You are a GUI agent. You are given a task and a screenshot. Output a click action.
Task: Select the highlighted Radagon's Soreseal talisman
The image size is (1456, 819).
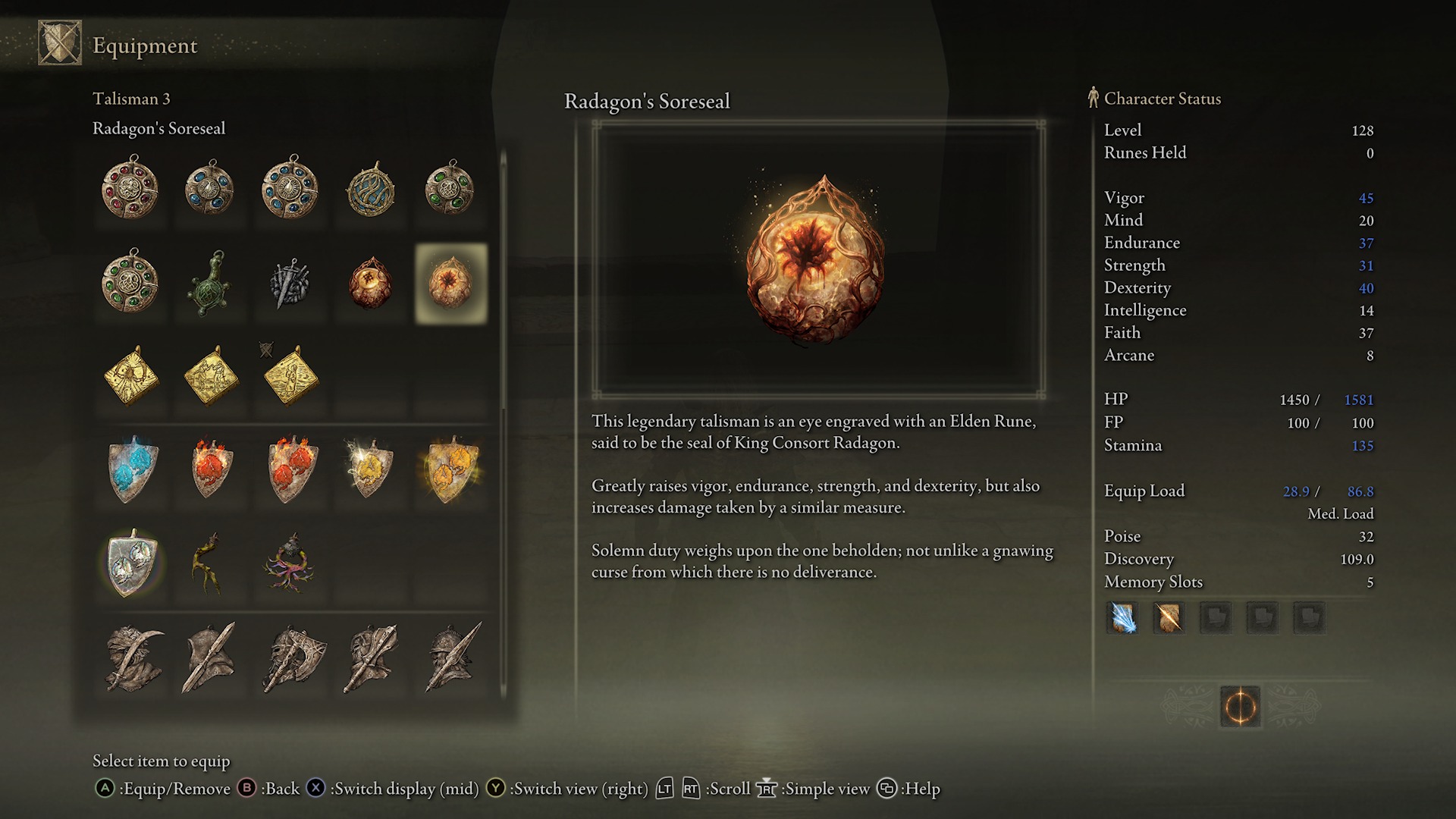click(450, 284)
